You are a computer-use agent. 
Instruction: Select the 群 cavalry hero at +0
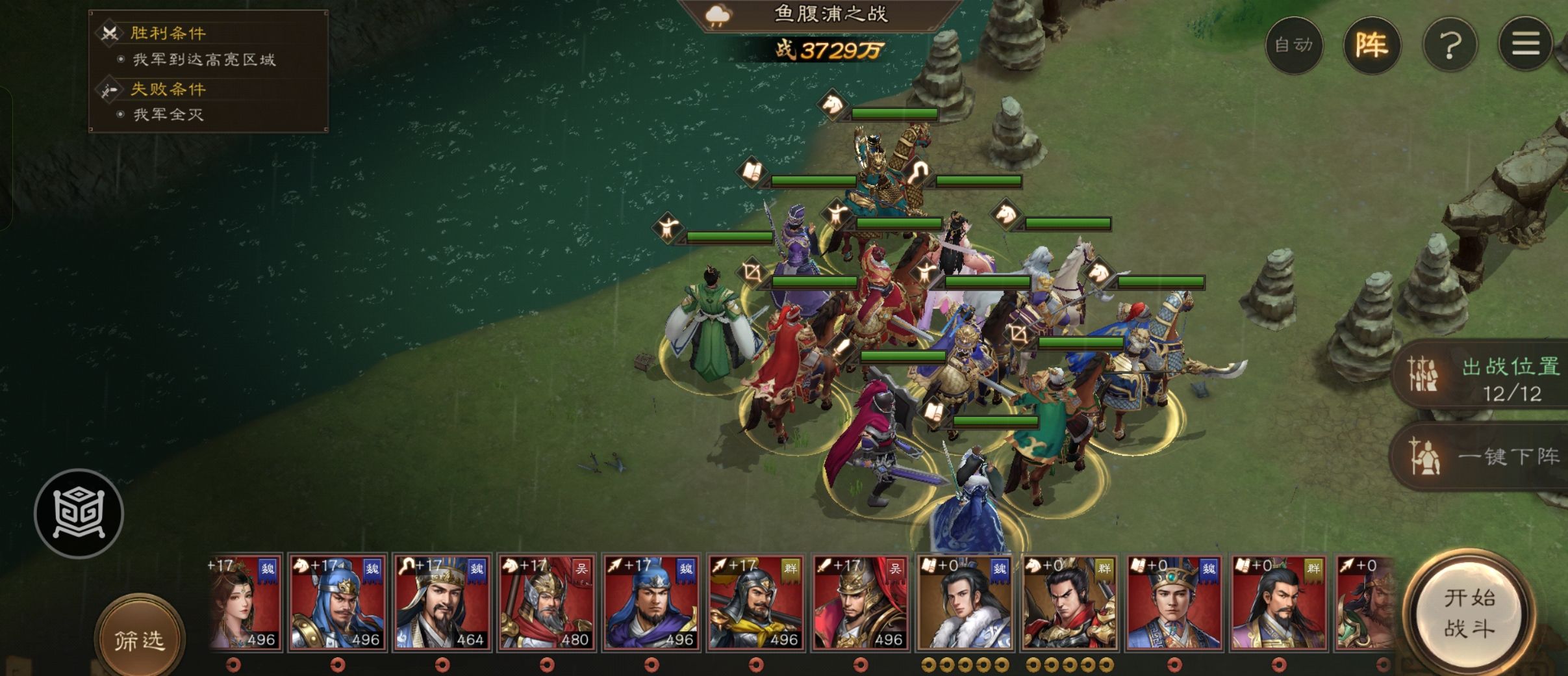click(x=1069, y=603)
